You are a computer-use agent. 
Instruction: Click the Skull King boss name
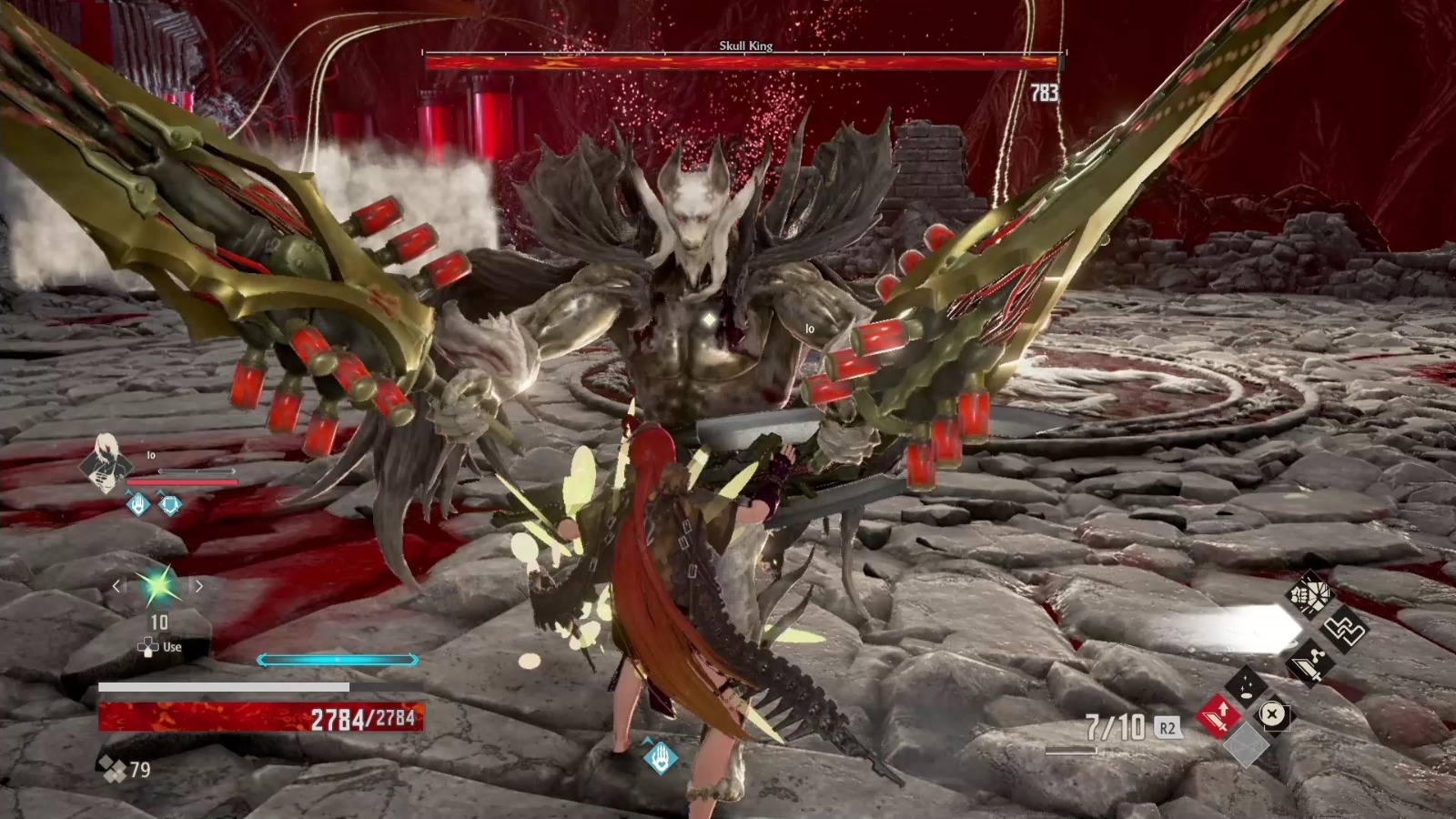[x=748, y=45]
